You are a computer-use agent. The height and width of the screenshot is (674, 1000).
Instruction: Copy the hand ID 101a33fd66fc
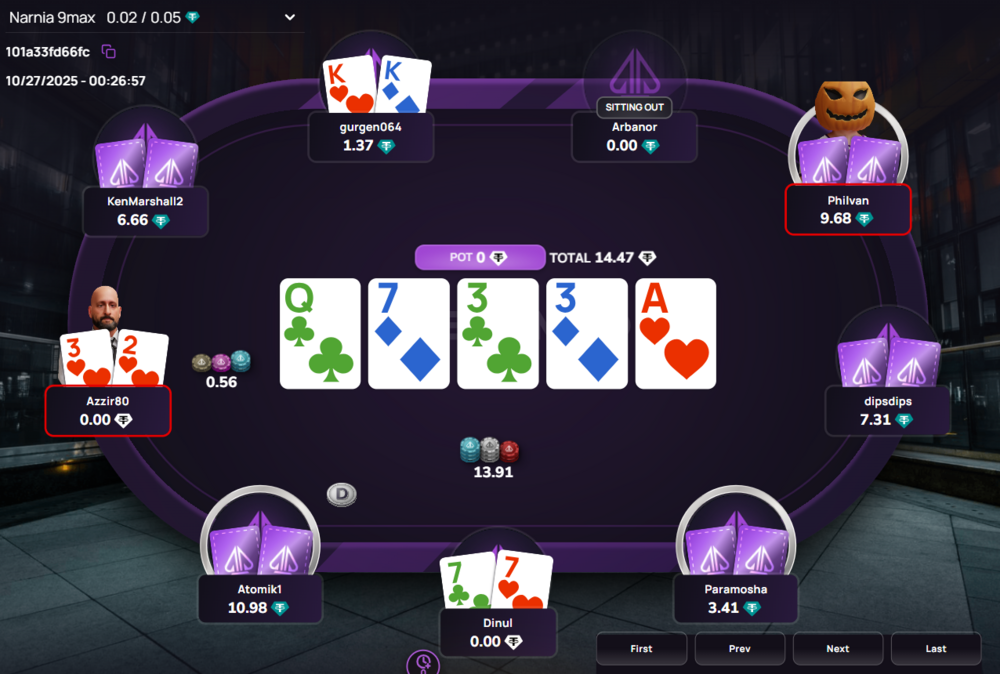pyautogui.click(x=109, y=51)
